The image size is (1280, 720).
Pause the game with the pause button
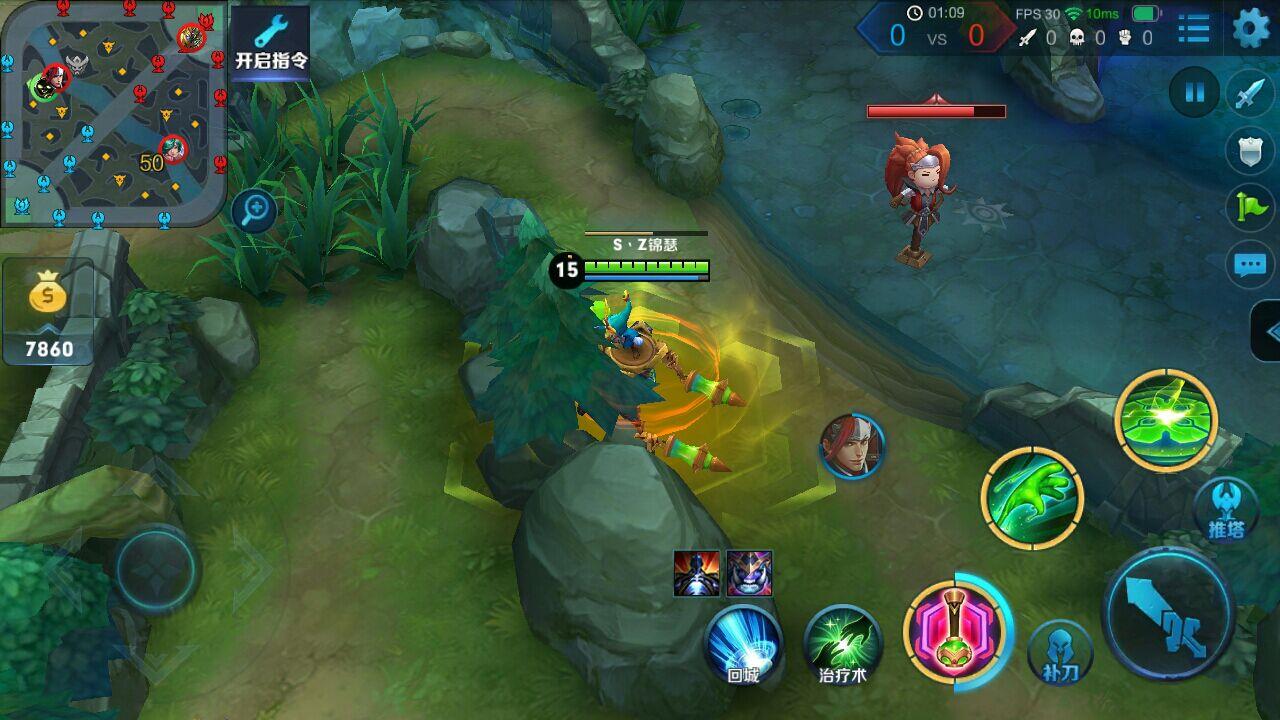click(x=1194, y=94)
